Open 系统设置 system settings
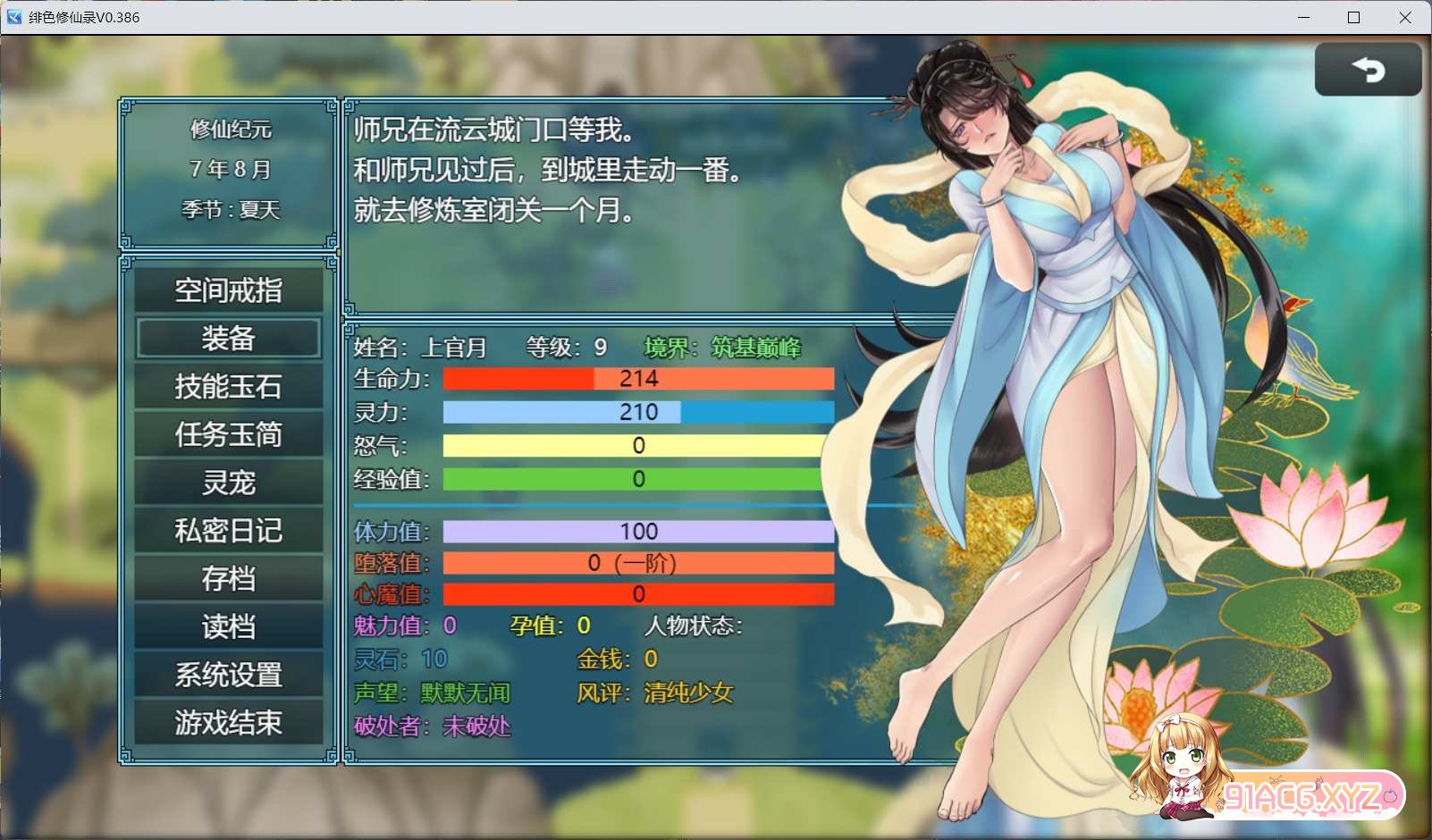Screen dimensions: 1432x840 pyautogui.click(x=228, y=675)
